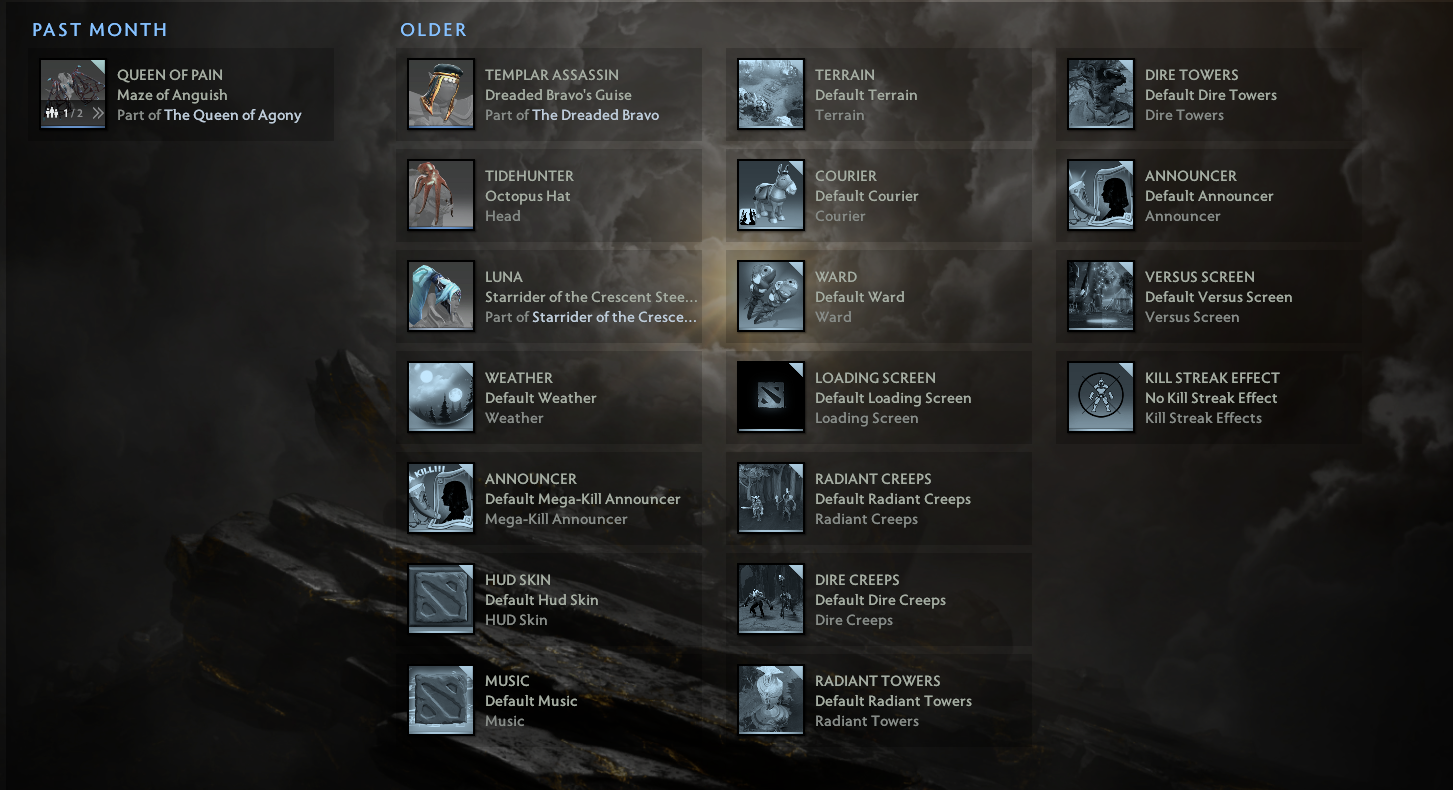1453x790 pixels.
Task: Click the blue style progress bar under Maze of Anguish
Action: (x=73, y=127)
